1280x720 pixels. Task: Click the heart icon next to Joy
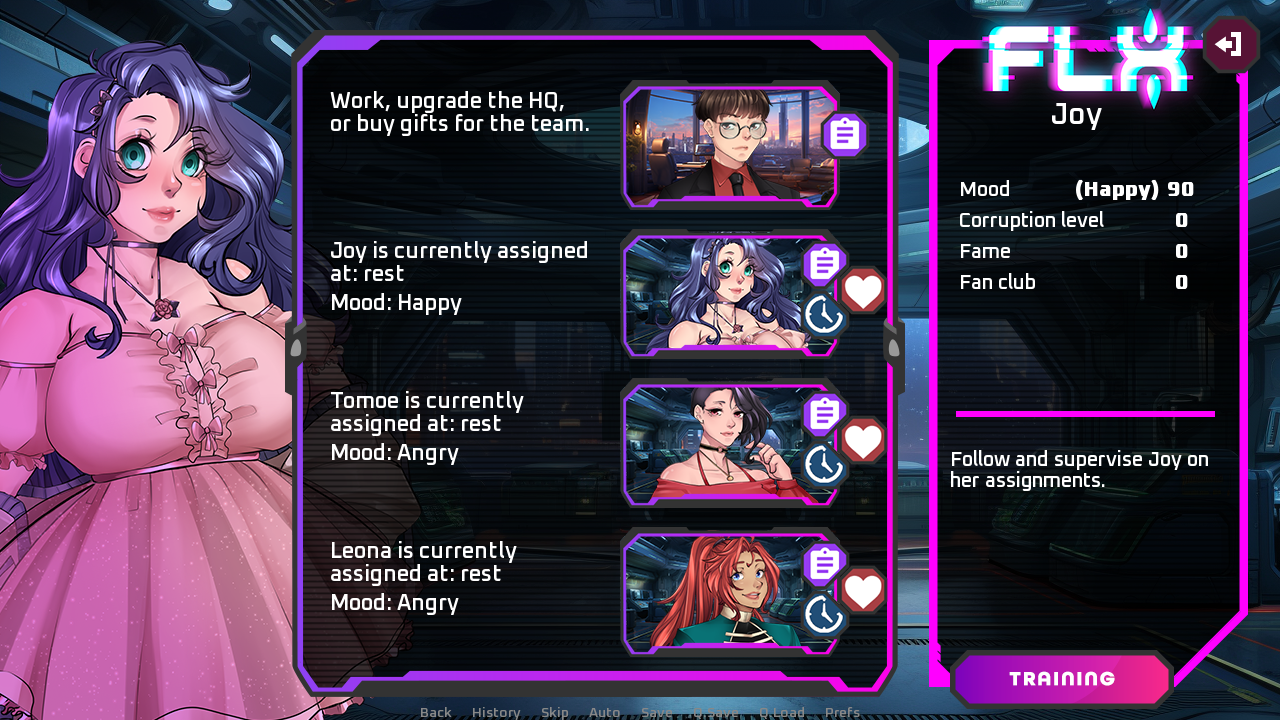[x=863, y=291]
